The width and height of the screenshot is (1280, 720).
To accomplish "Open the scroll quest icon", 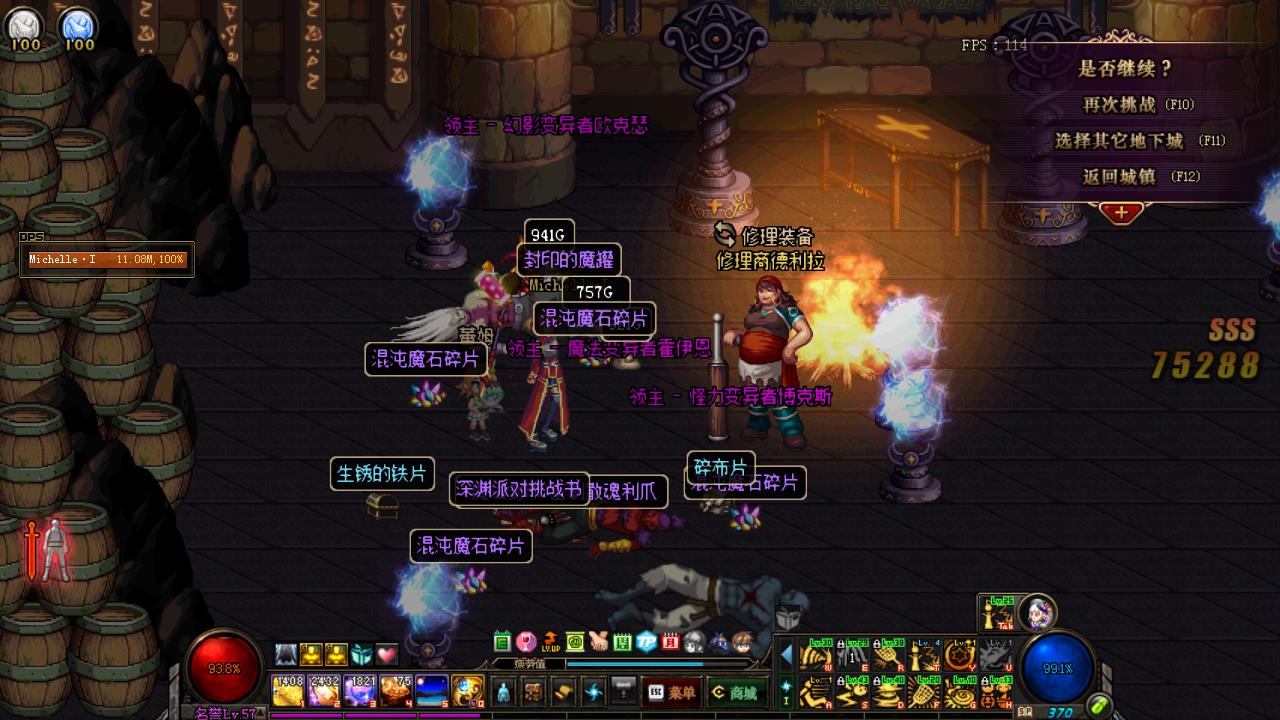I will tap(564, 692).
